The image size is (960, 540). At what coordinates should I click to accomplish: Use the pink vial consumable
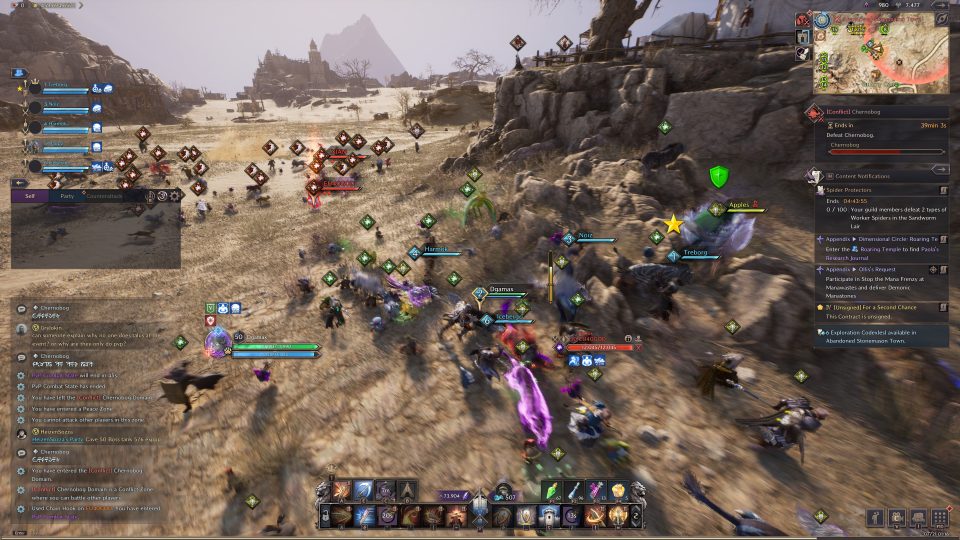click(598, 490)
